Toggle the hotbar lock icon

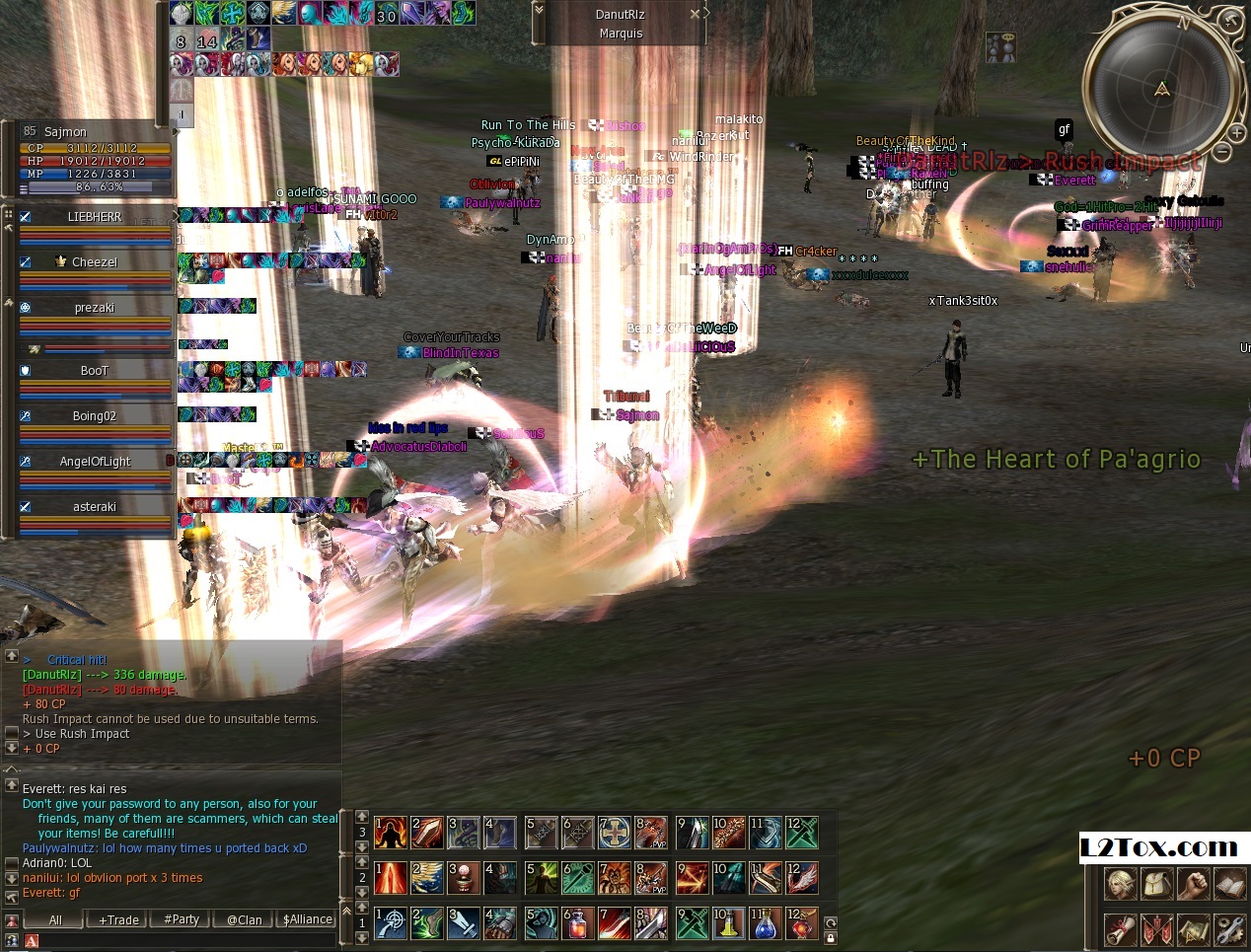point(831,938)
